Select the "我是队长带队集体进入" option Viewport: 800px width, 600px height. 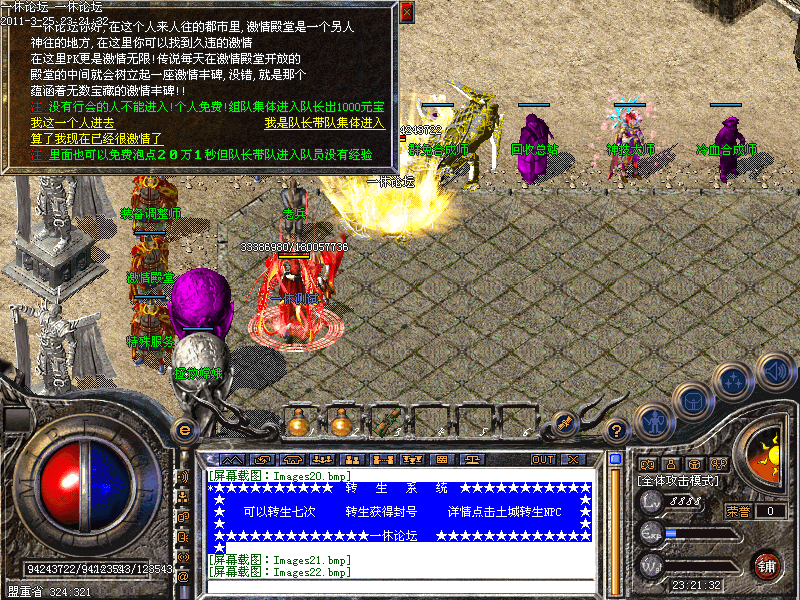tap(324, 123)
